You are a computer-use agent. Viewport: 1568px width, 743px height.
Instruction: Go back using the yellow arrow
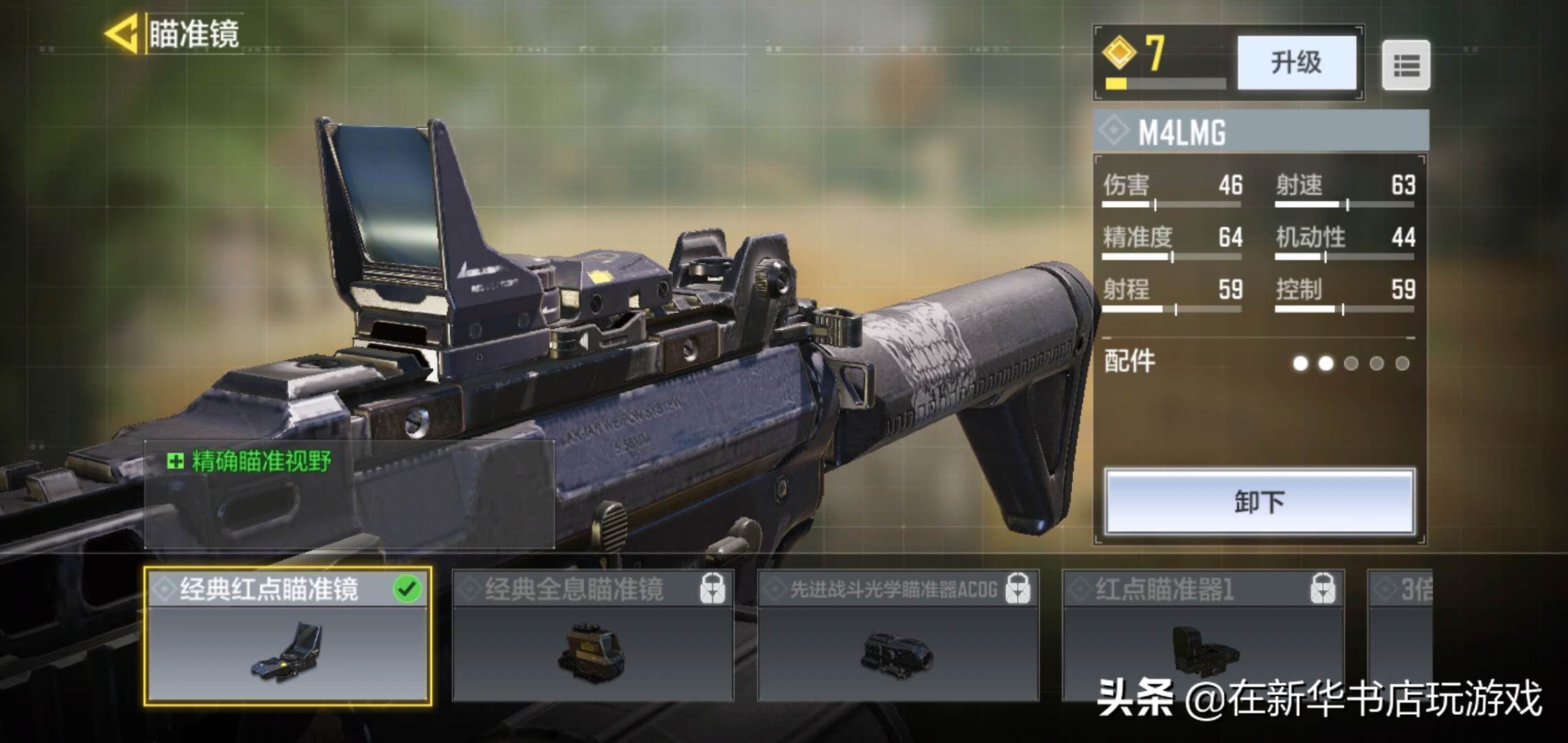point(123,34)
